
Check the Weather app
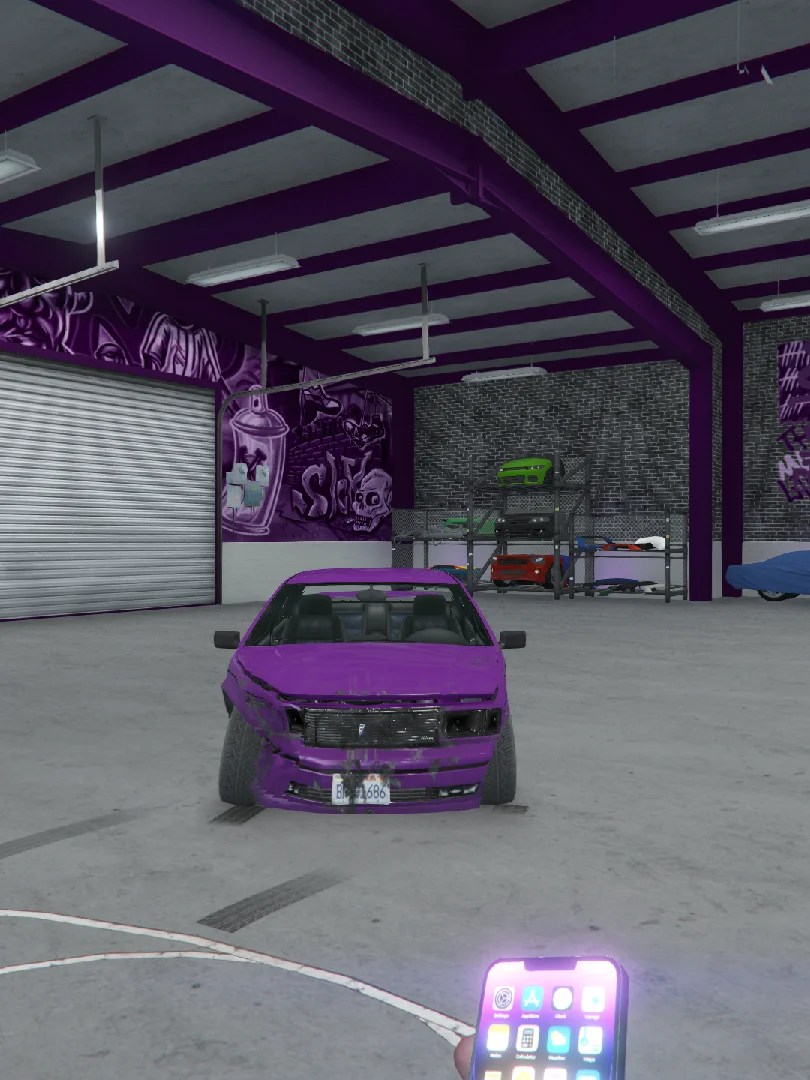(559, 1039)
